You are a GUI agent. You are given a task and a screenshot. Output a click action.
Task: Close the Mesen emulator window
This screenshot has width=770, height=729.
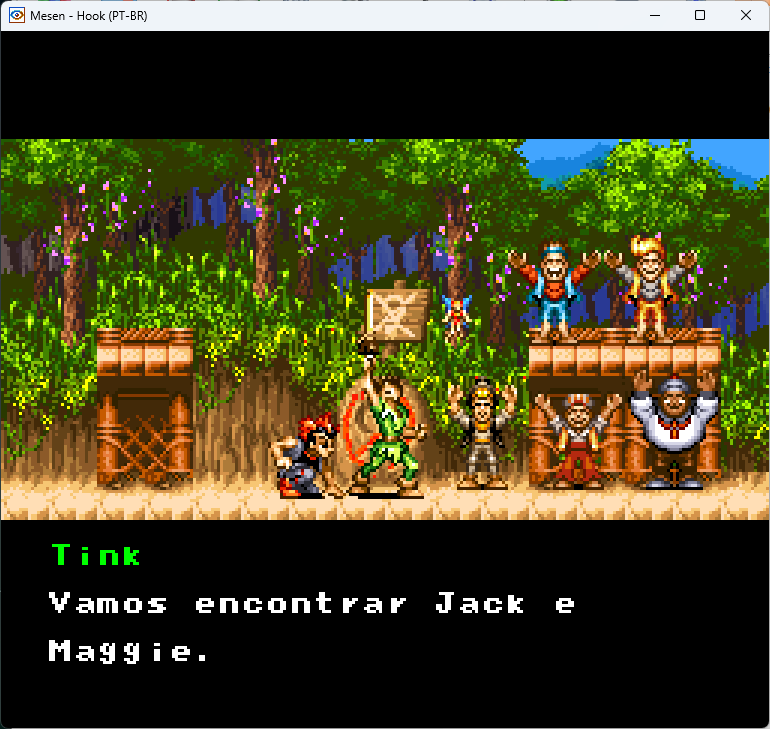745,15
